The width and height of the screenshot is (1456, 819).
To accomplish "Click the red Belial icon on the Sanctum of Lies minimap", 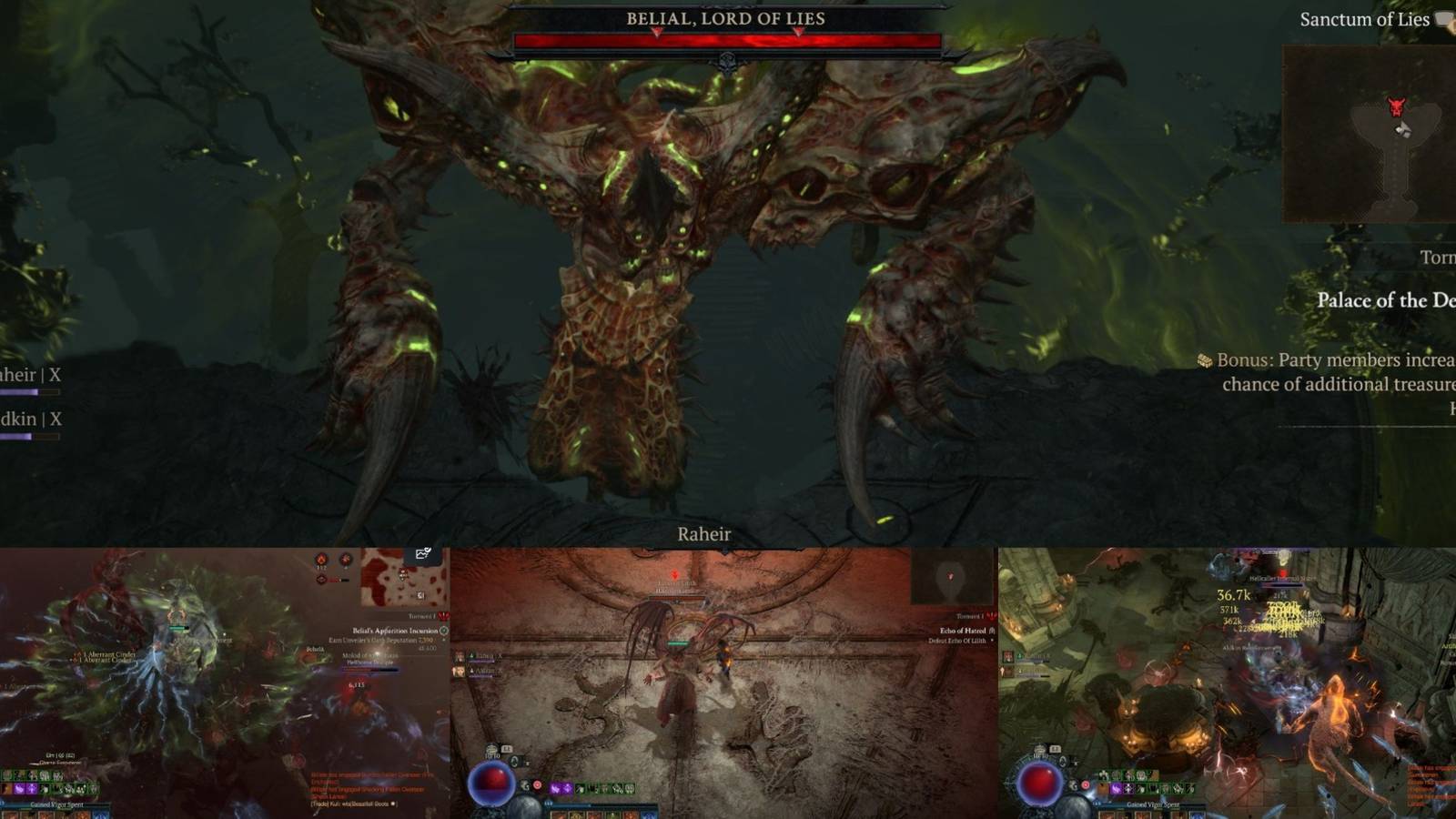I will coord(1395,106).
